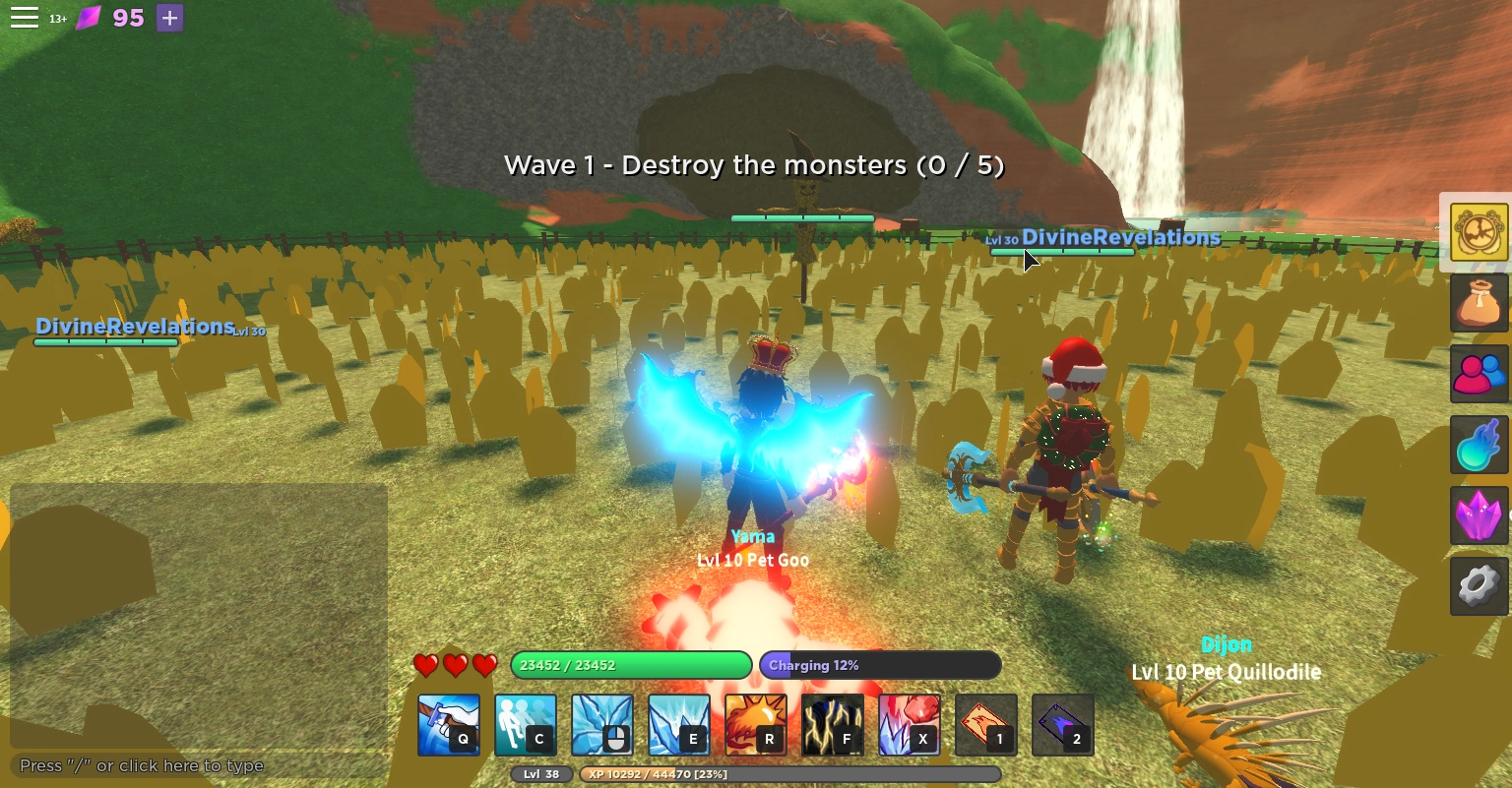
Task: Open the inventory bag icon
Action: point(1479,302)
